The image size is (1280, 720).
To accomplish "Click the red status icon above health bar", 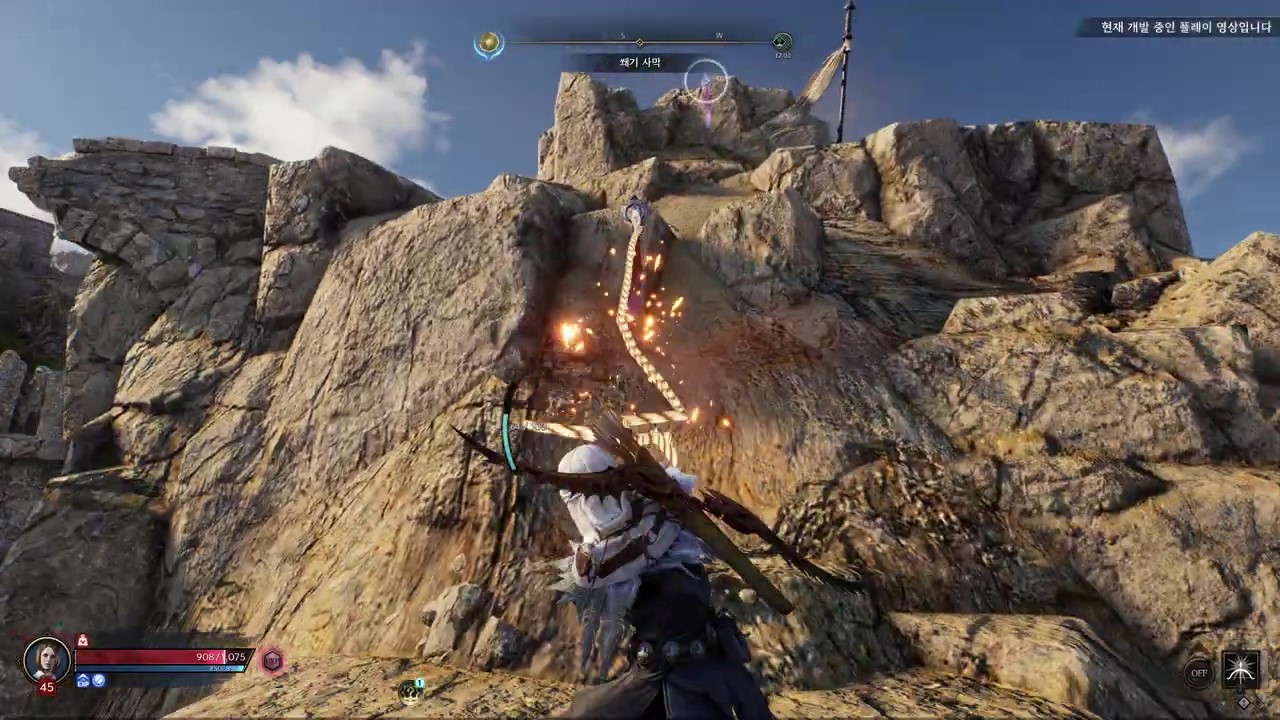I will point(83,640).
